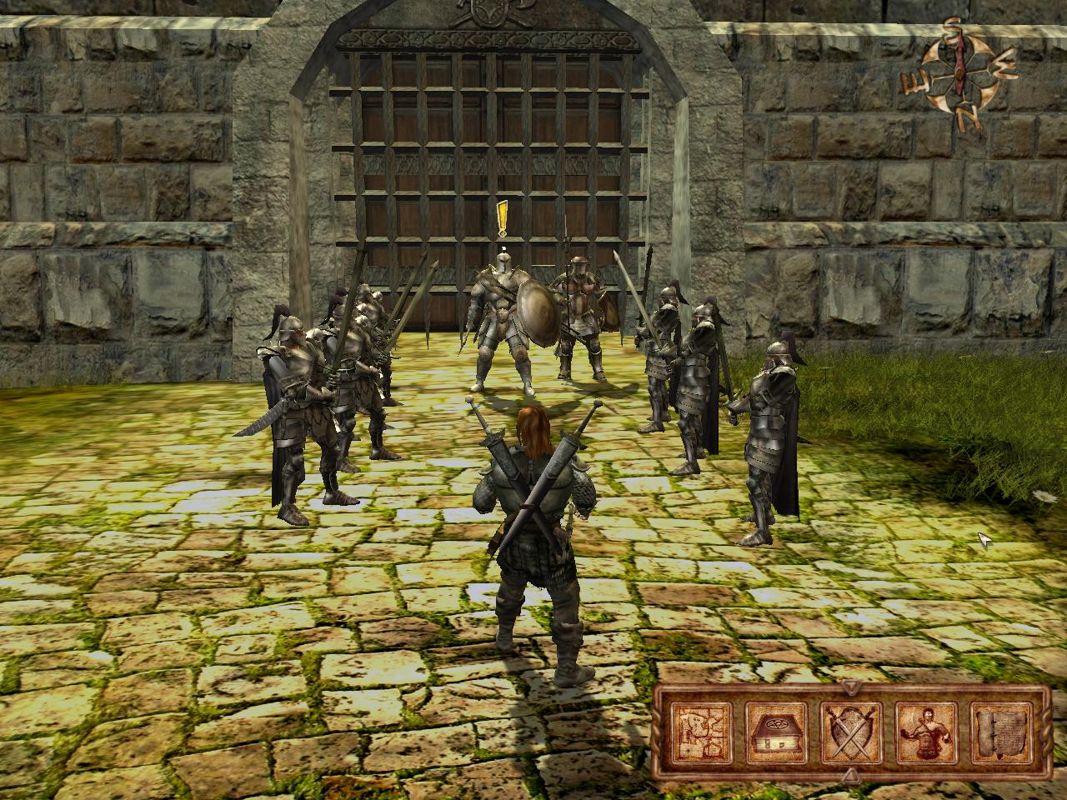Open the crossed swords and shield panel
The height and width of the screenshot is (800, 1067).
[851, 732]
